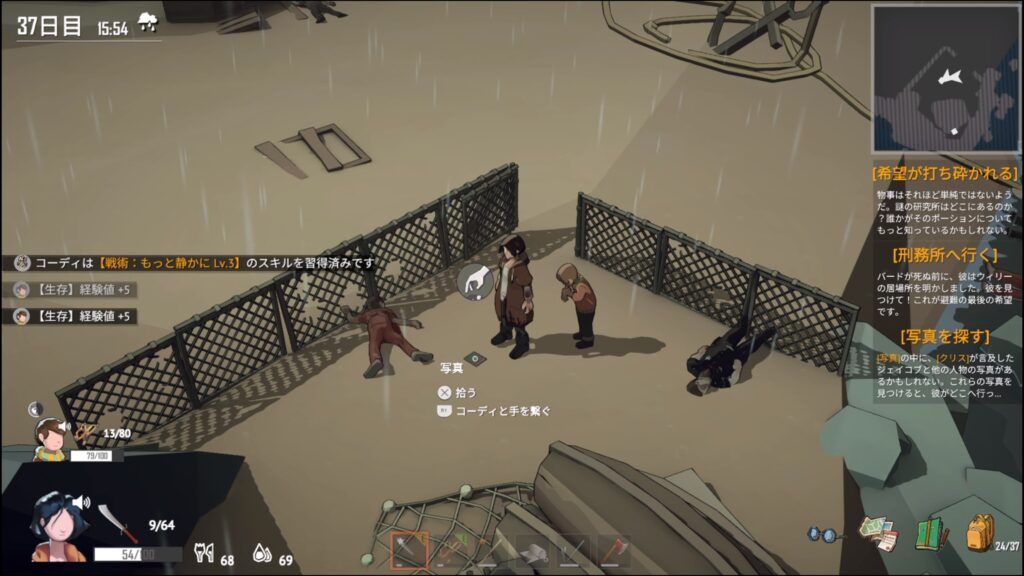Screen dimensions: 1024x576
Task: Open the 希望が打ち砕かれる quest entry
Action: coord(945,173)
